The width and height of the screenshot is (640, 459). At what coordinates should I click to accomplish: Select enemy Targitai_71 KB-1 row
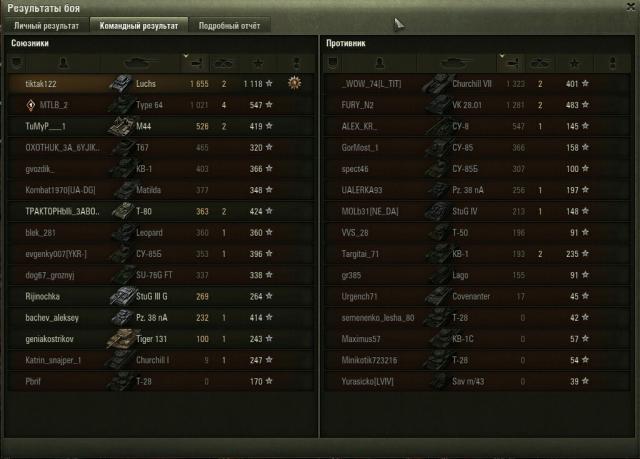(470, 254)
